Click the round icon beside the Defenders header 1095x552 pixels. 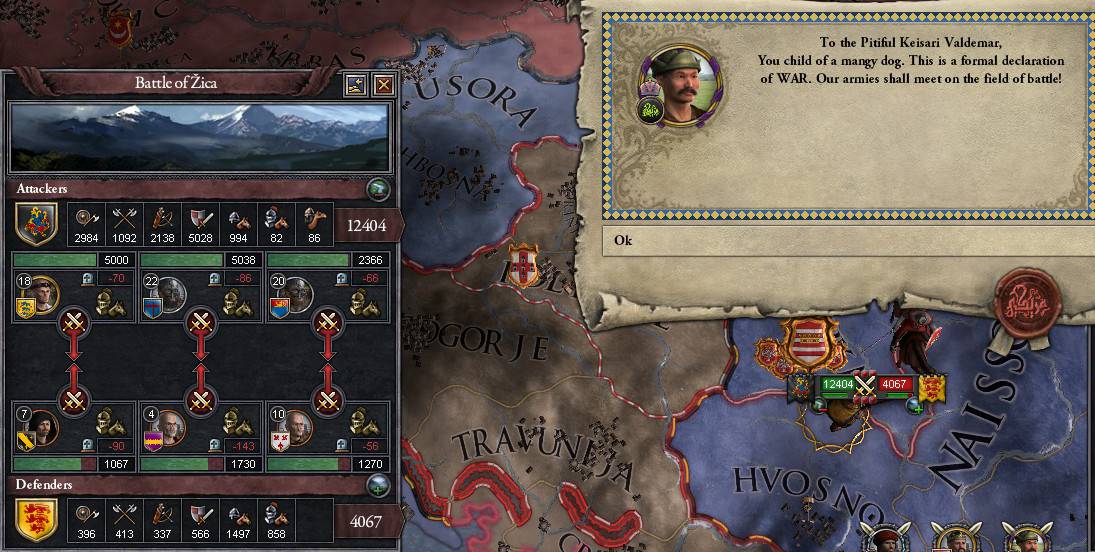(x=377, y=485)
